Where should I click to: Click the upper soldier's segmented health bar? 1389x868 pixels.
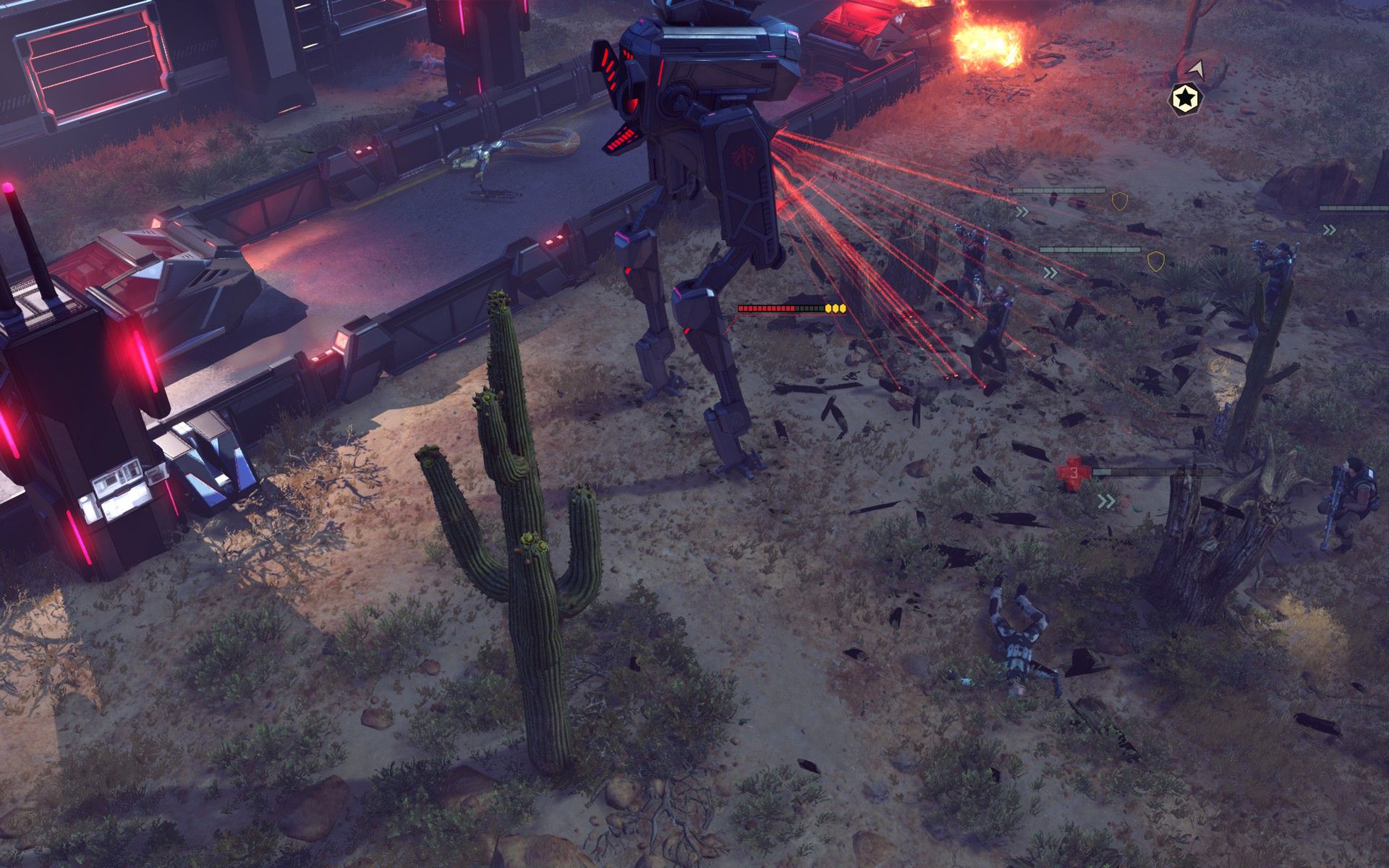(1058, 190)
